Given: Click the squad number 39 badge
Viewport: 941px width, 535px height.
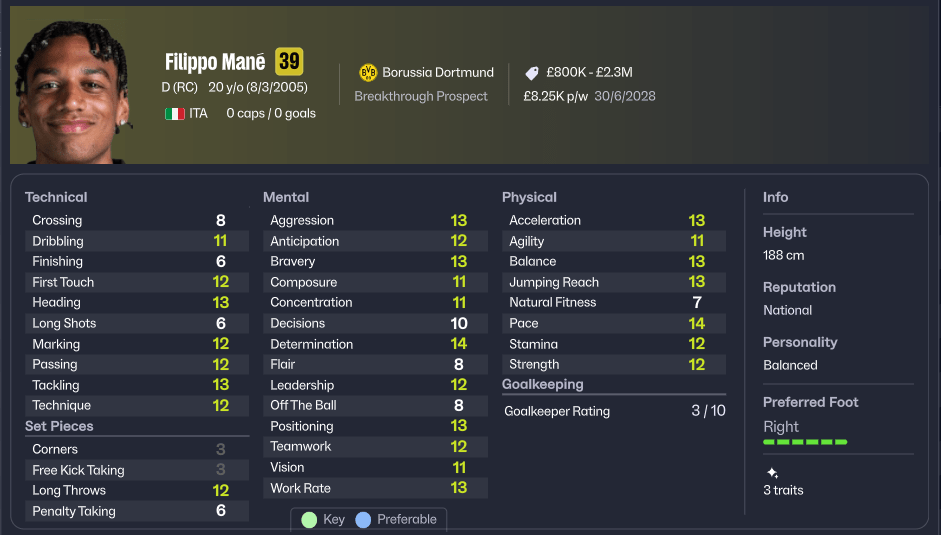Looking at the screenshot, I should (289, 62).
